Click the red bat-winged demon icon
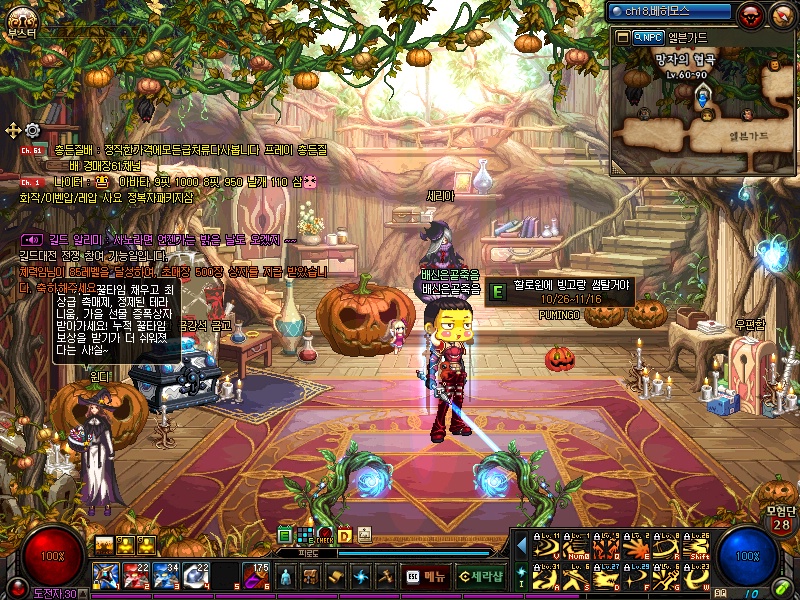Viewport: 800px width, 600px height. coord(750,14)
